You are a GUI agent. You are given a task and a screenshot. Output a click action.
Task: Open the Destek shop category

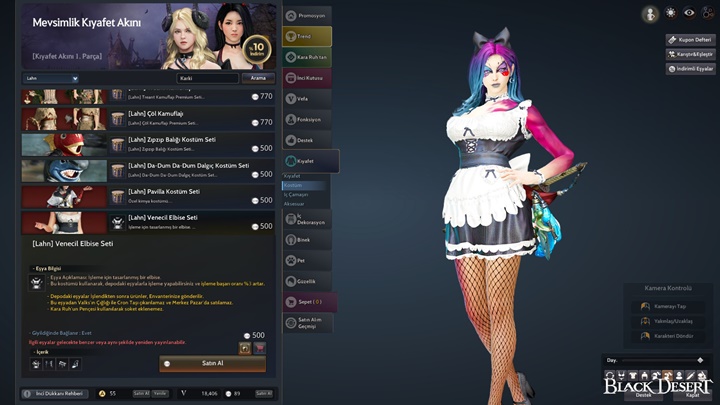tap(310, 140)
